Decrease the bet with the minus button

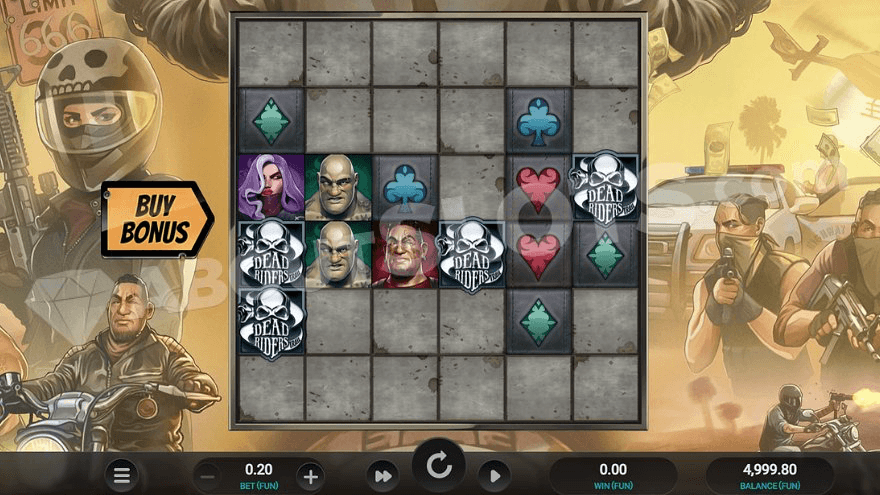210,476
